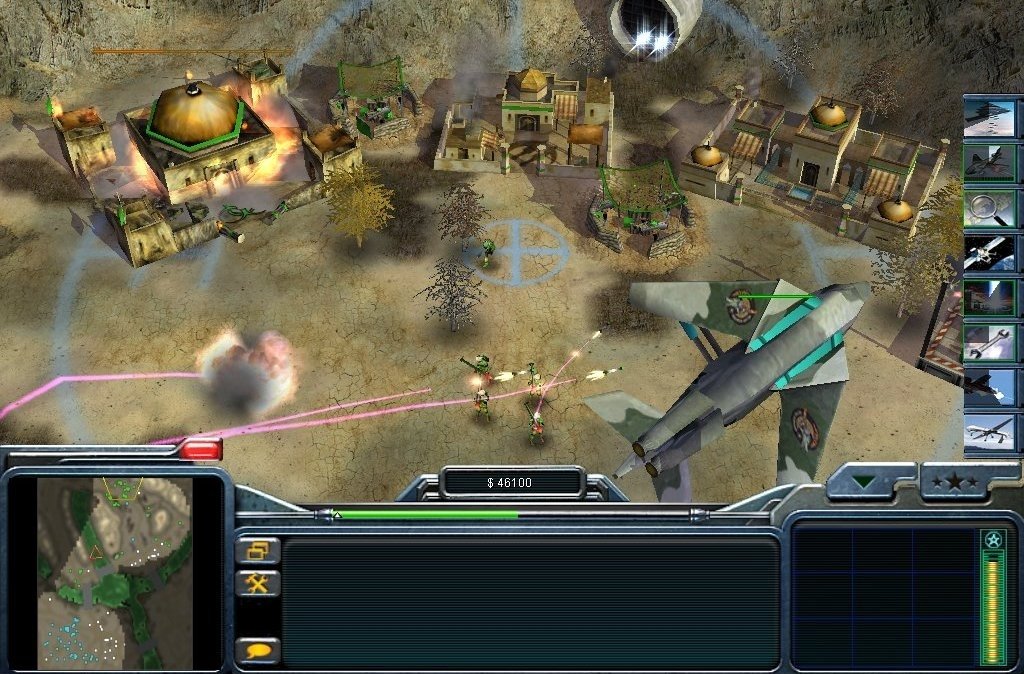The height and width of the screenshot is (674, 1024).
Task: Deploy the spy drone power
Action: (990, 432)
